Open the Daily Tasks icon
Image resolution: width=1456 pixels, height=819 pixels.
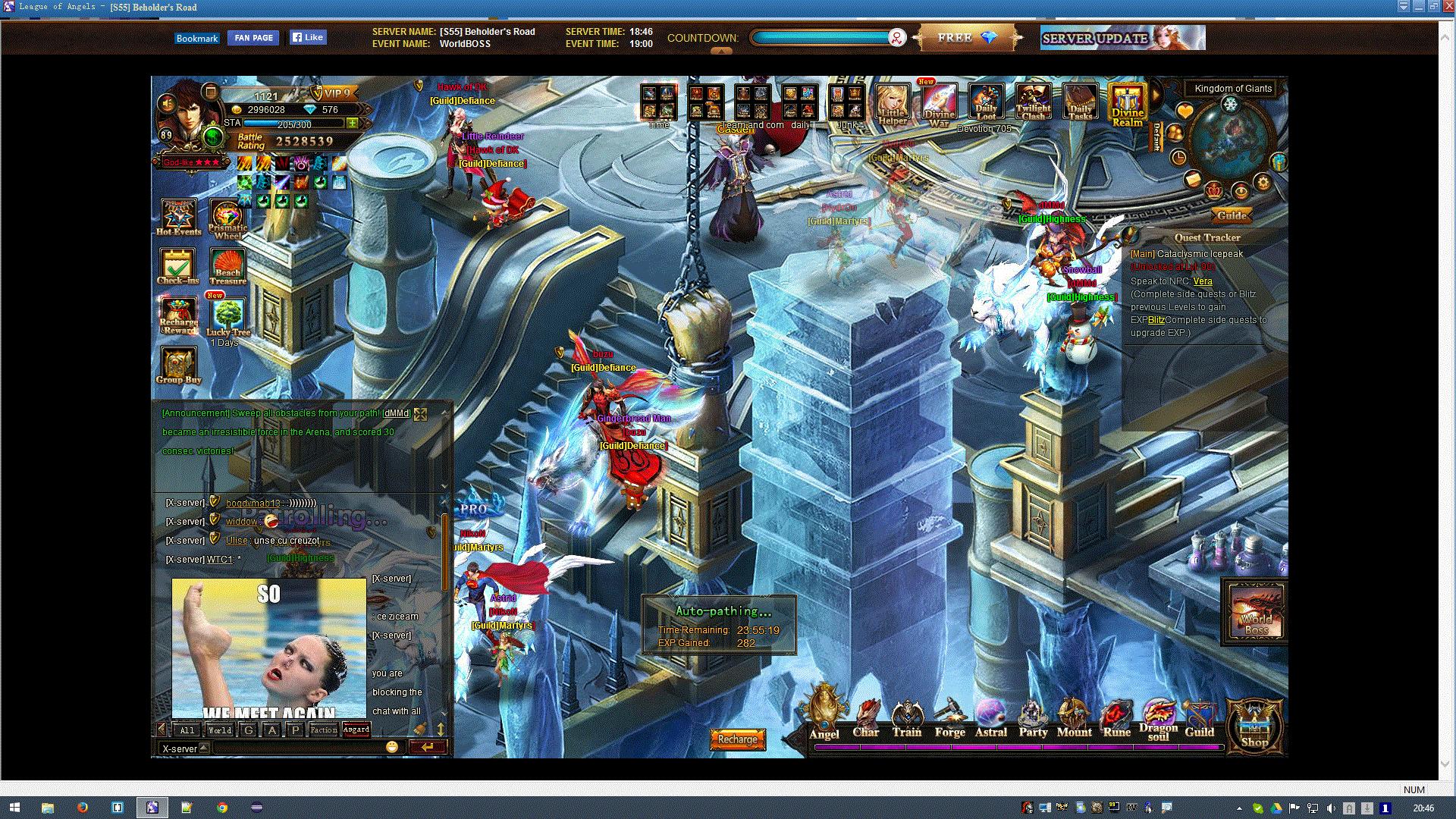coord(1080,102)
